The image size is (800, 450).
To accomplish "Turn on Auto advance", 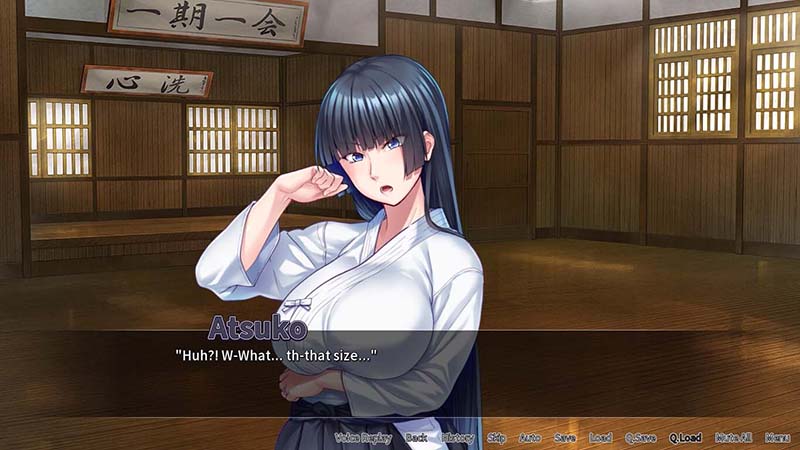I will click(530, 438).
